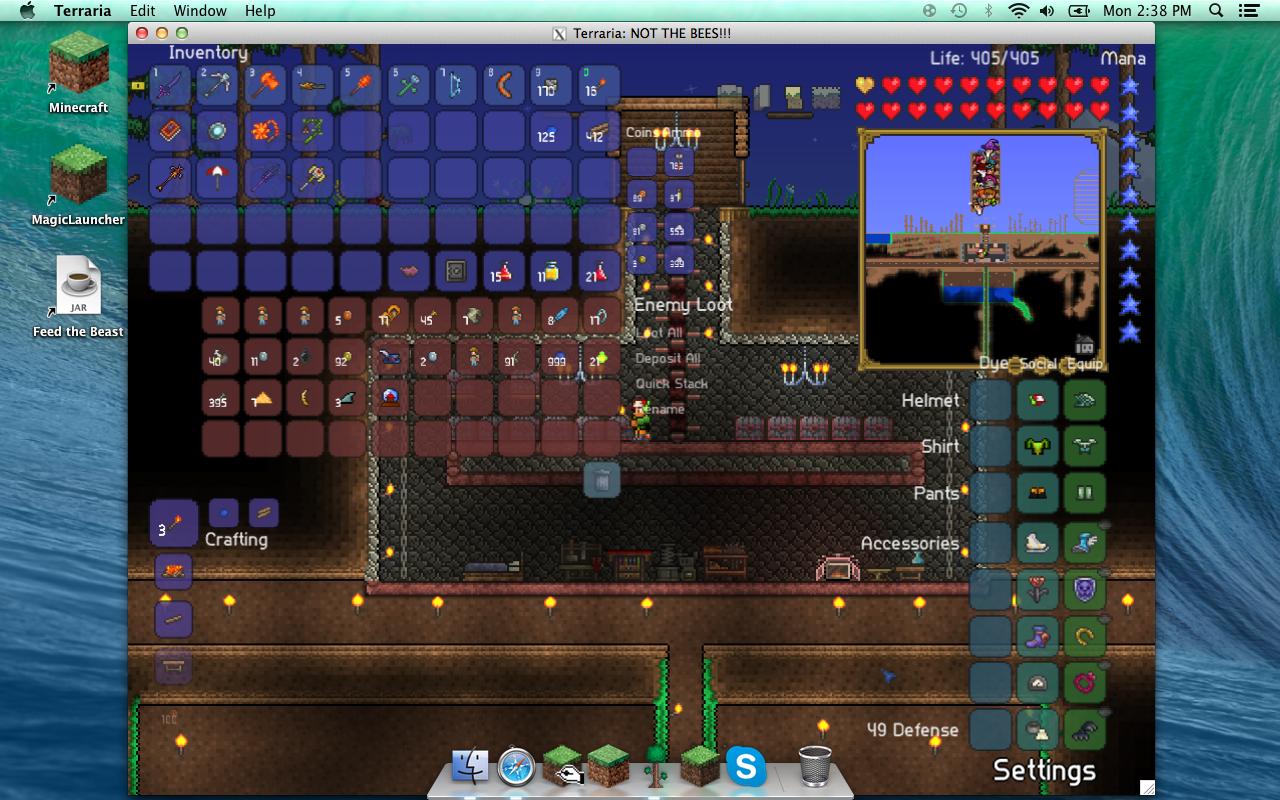1280x800 pixels.
Task: Open the Window menu in the menu bar
Action: pyautogui.click(x=200, y=11)
